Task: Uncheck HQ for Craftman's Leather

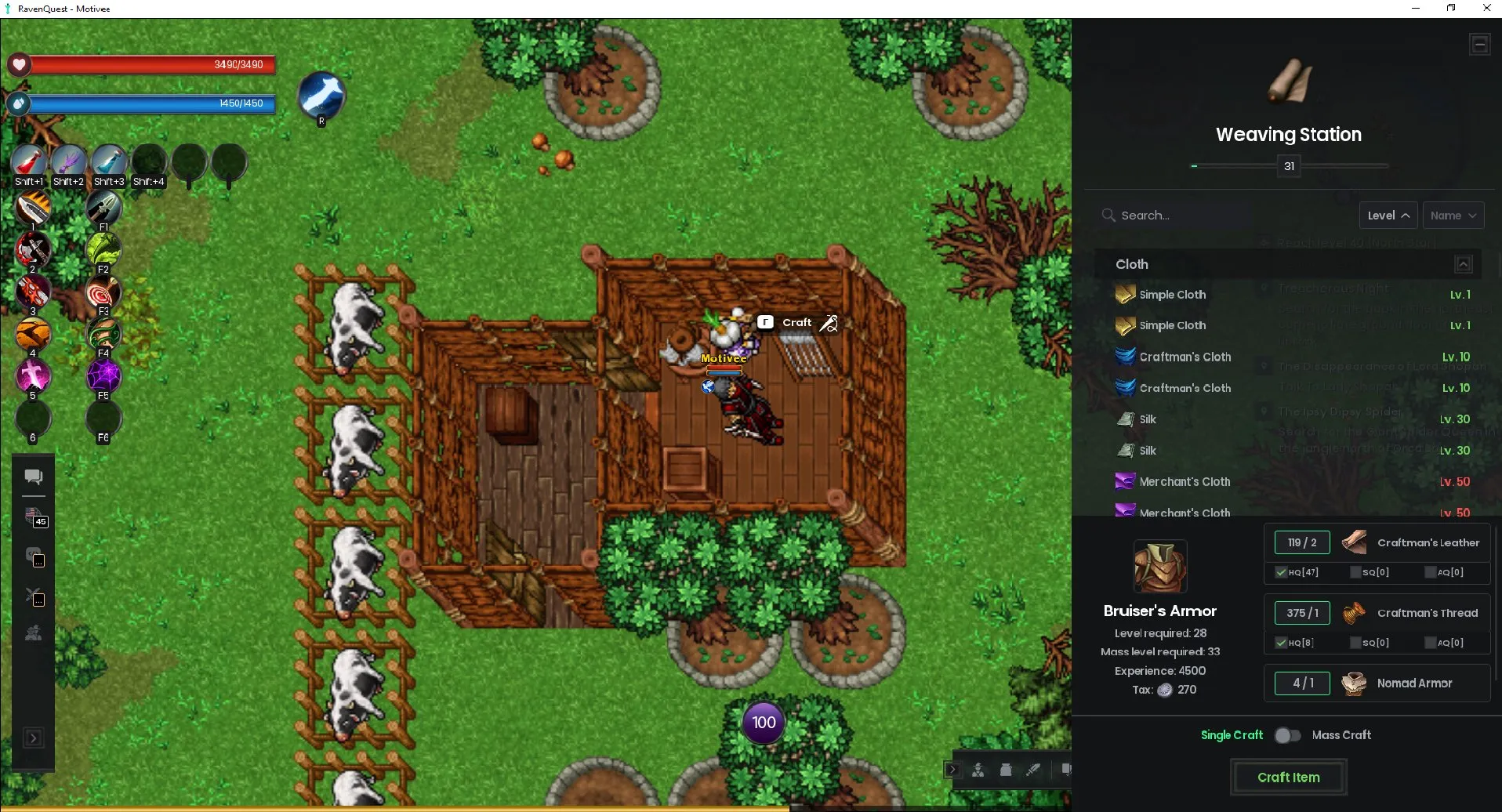Action: click(x=1282, y=572)
